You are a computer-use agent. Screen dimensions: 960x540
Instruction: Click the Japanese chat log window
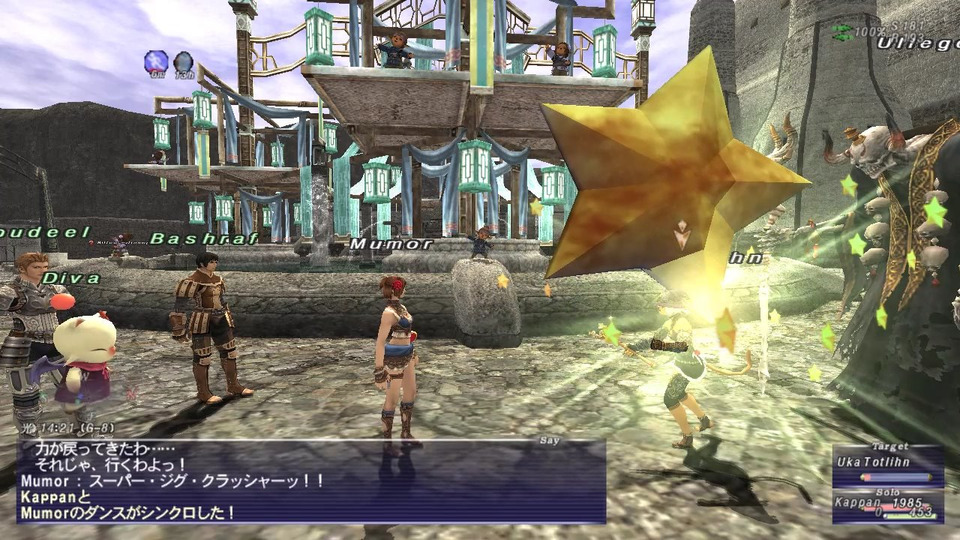pos(312,482)
